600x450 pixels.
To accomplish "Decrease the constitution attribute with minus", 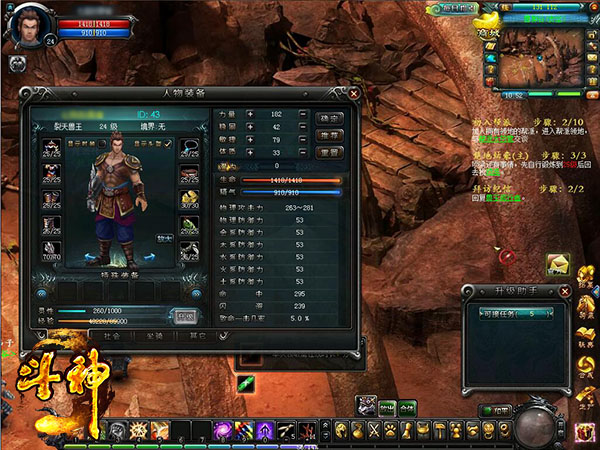I will [302, 152].
